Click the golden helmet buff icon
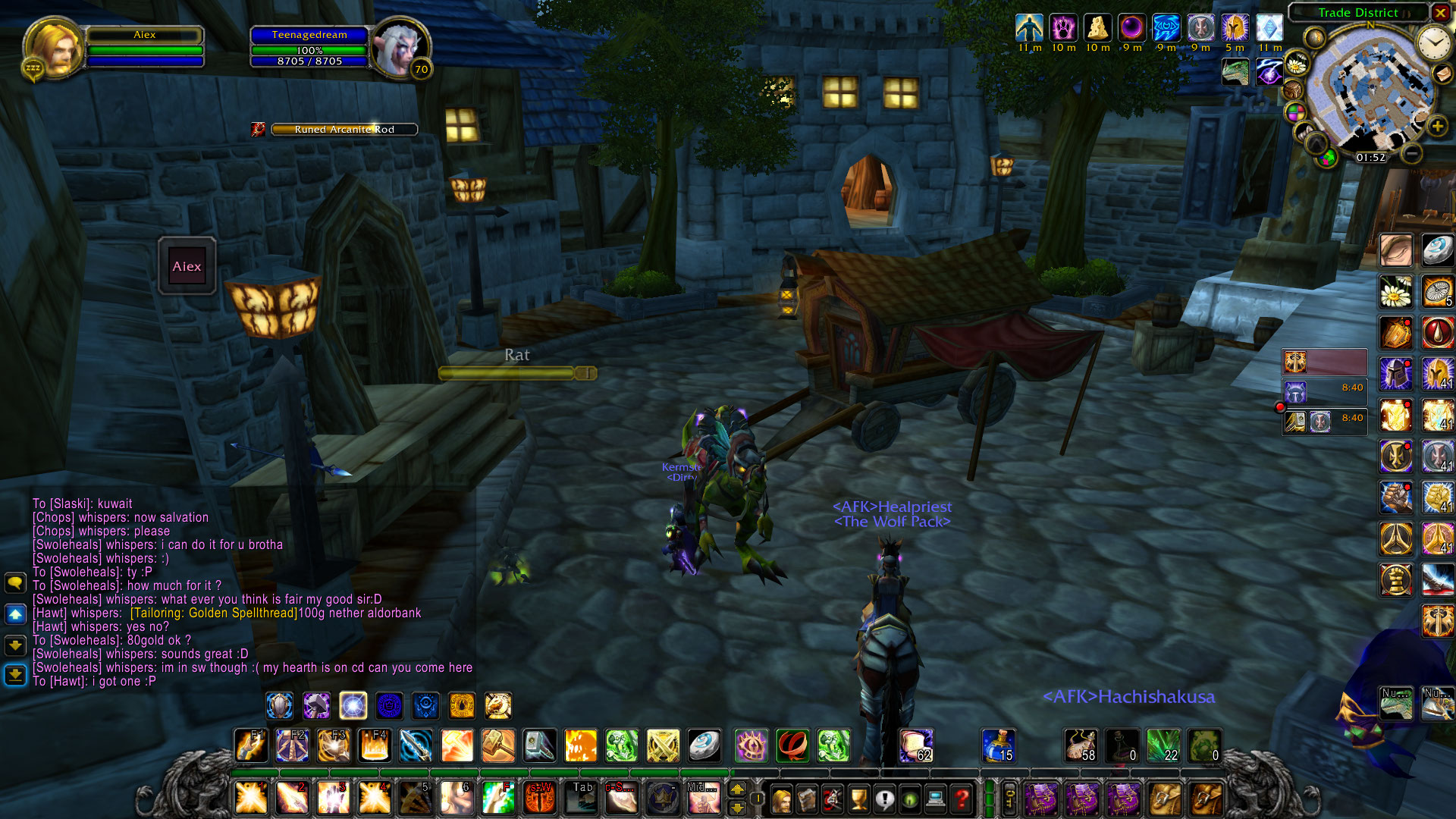 click(1235, 29)
